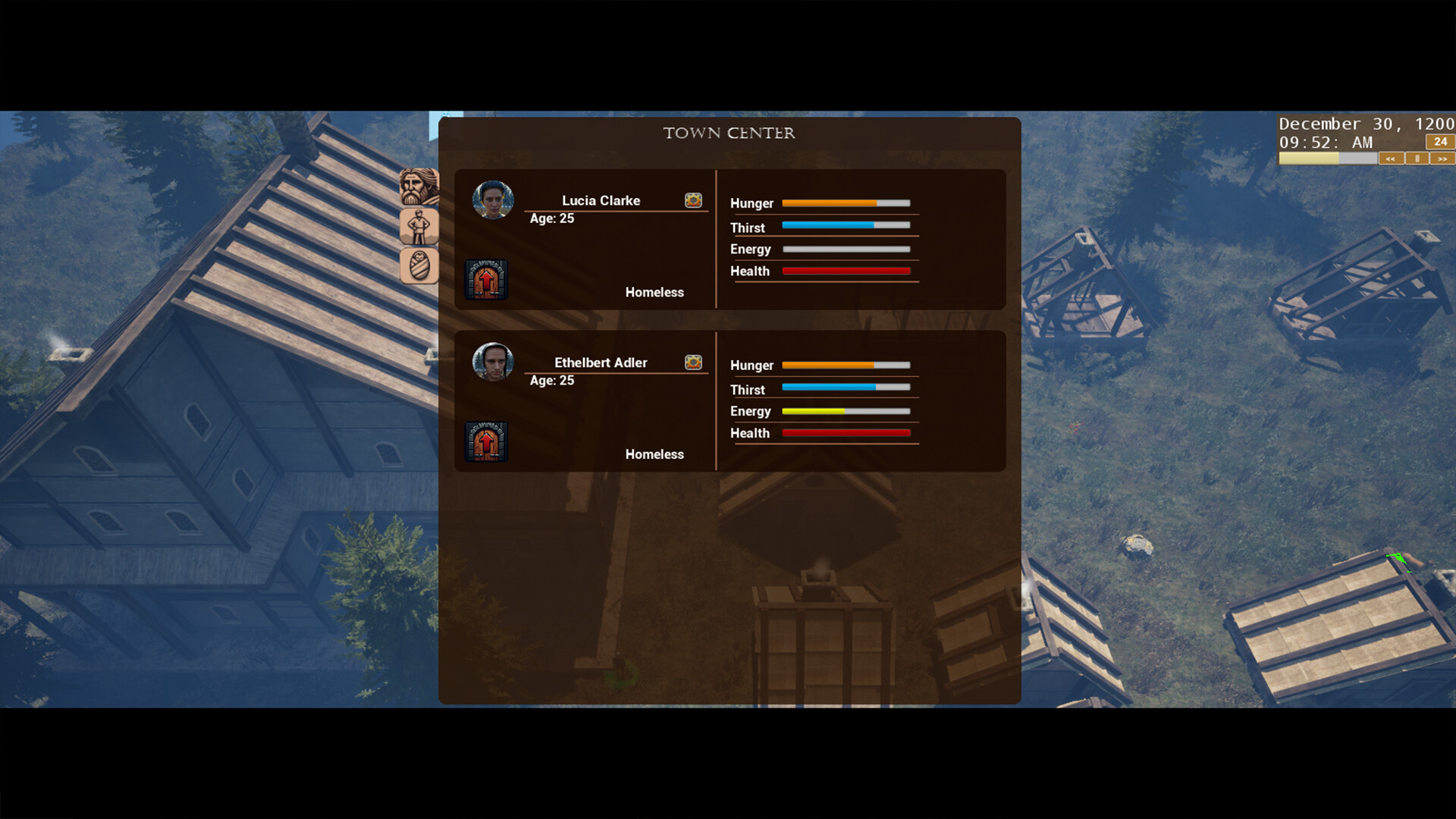The width and height of the screenshot is (1456, 819).
Task: Click Ethelbert Adler's Homeless status label
Action: point(654,453)
